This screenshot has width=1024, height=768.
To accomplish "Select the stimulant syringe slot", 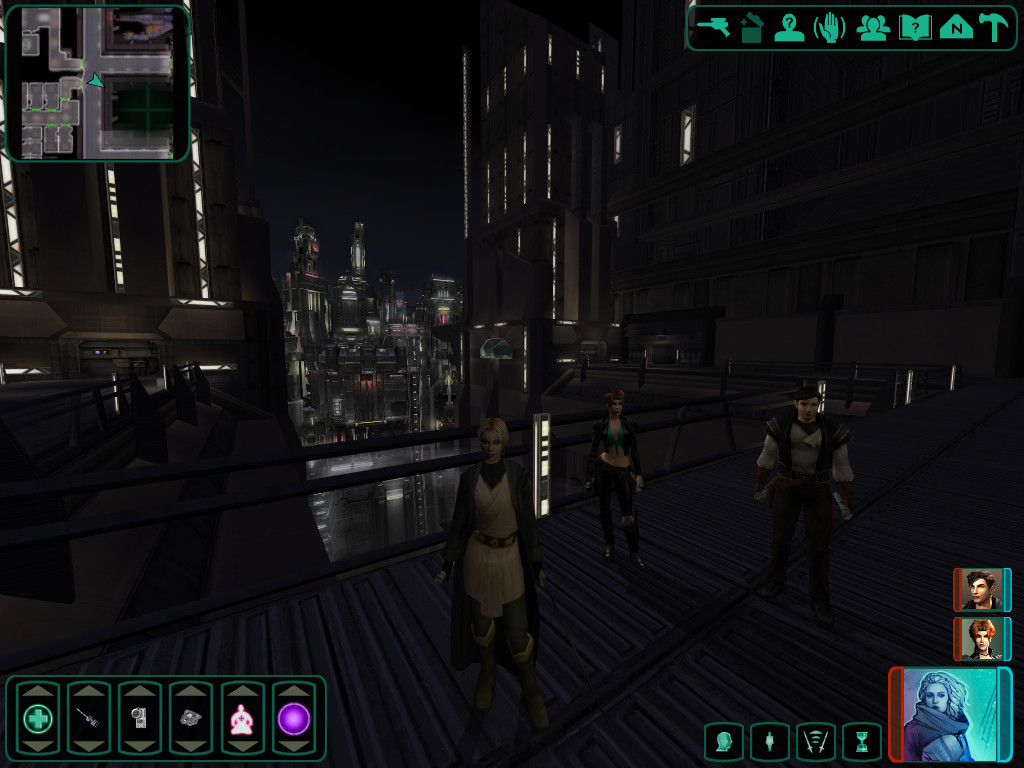I will pos(89,718).
